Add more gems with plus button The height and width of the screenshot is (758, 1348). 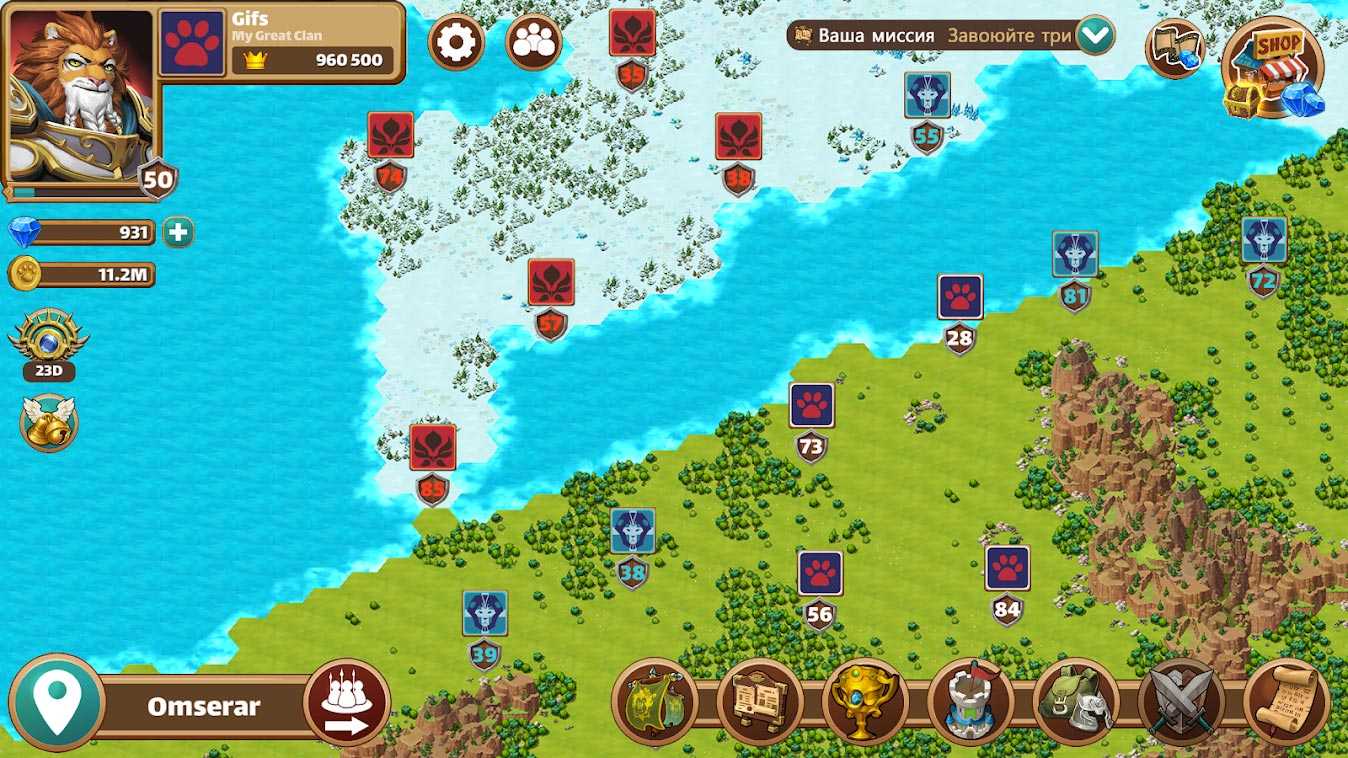[178, 233]
